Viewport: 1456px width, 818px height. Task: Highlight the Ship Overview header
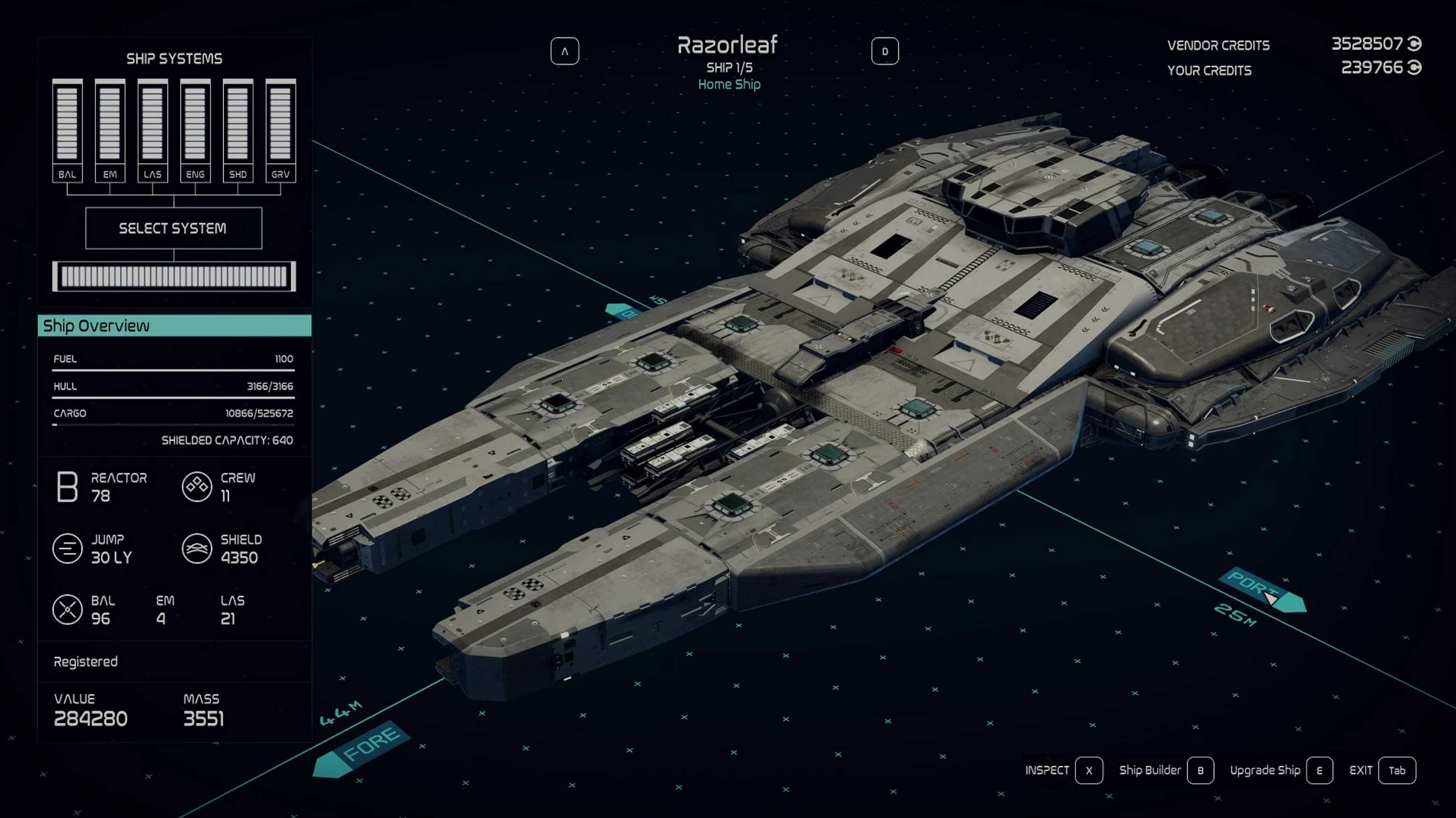174,325
